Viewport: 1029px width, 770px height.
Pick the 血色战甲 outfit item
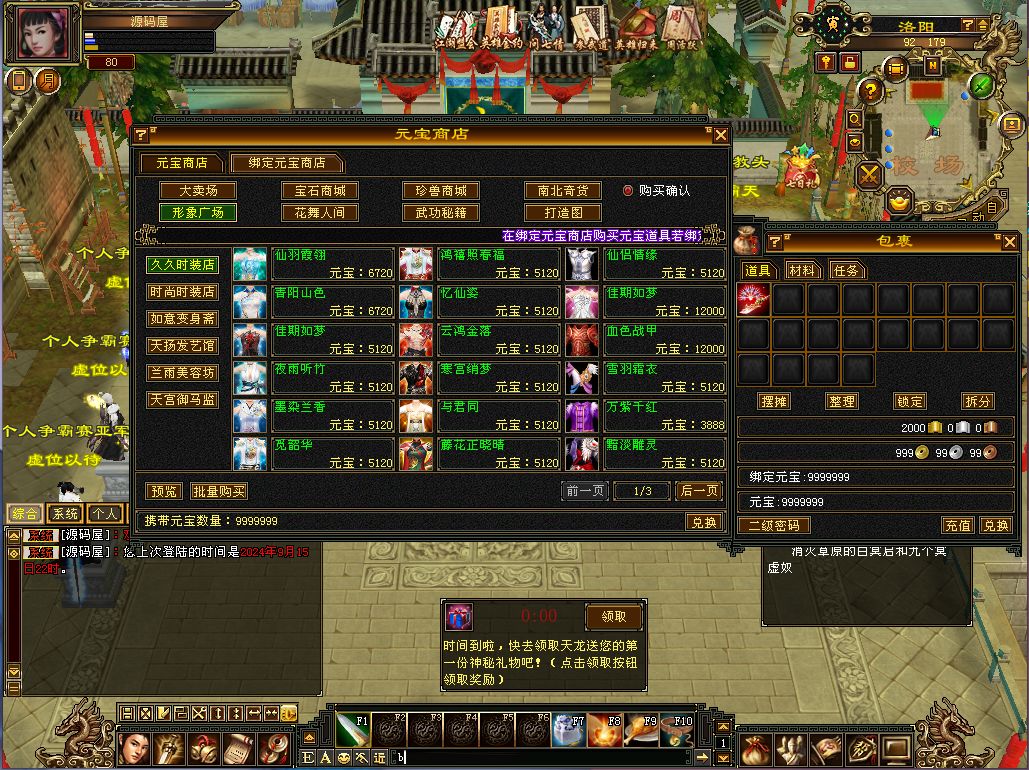pos(645,340)
